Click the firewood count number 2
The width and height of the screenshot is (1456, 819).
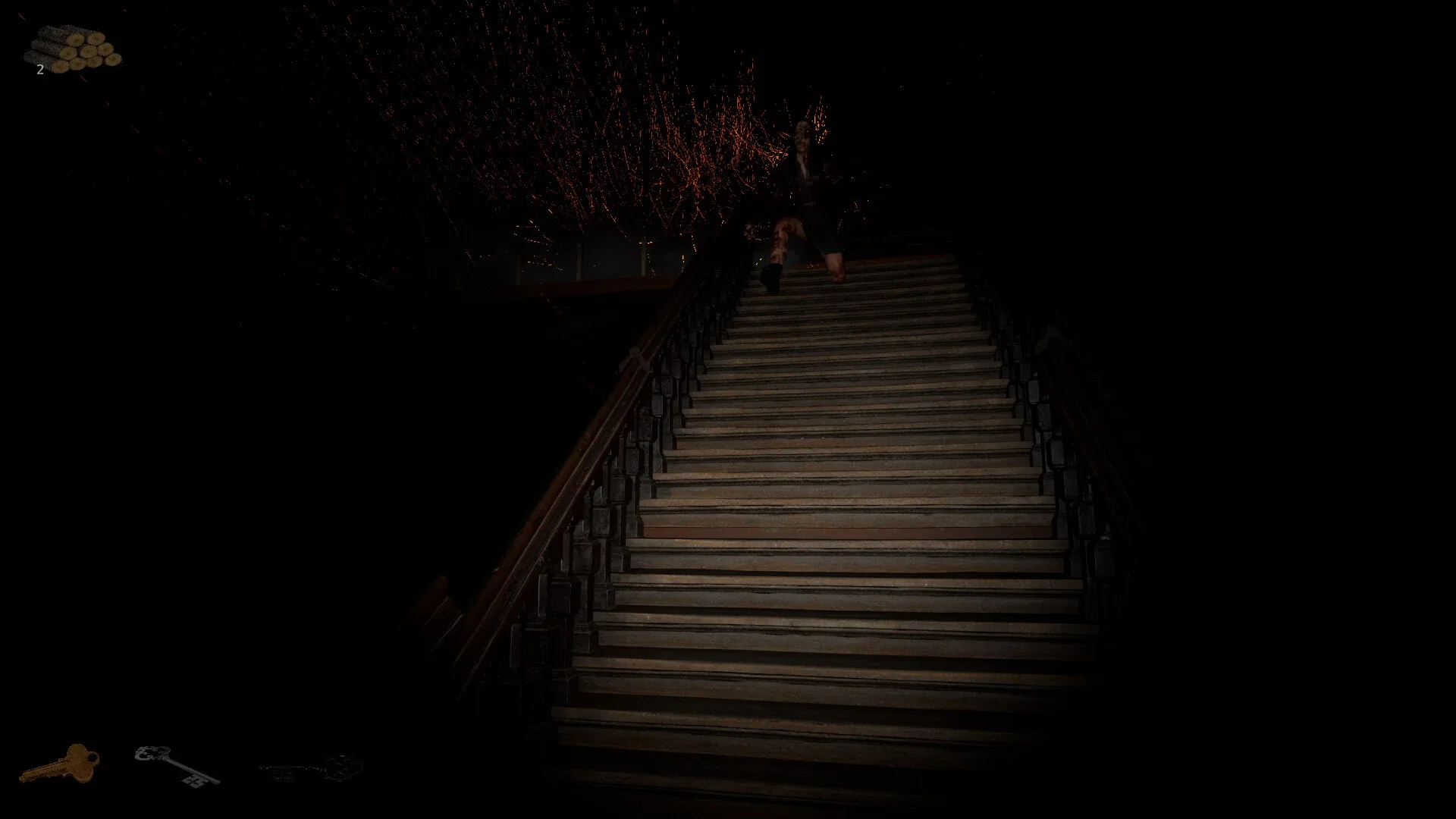tap(39, 71)
